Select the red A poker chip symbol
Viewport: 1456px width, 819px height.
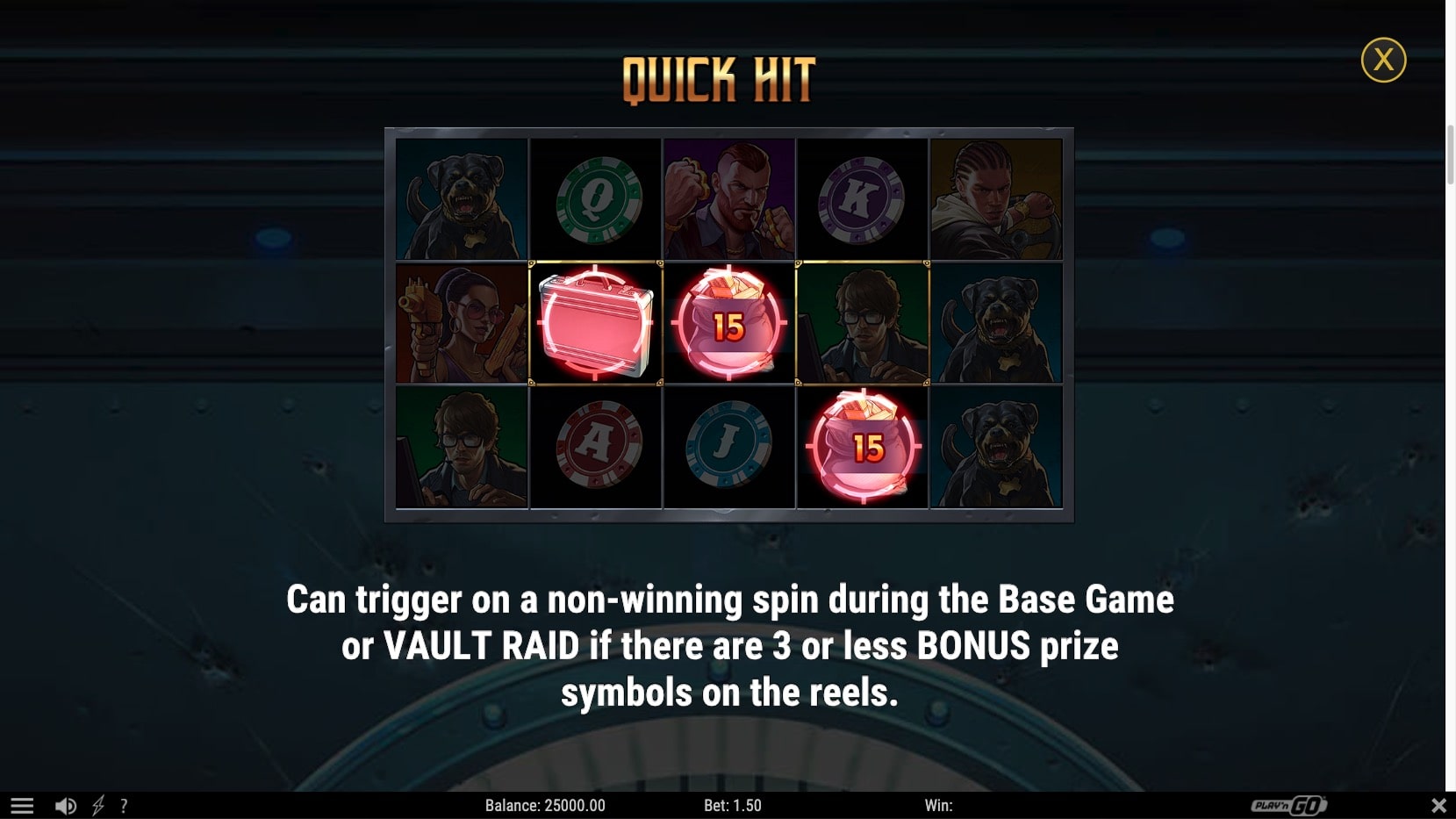[x=596, y=448]
